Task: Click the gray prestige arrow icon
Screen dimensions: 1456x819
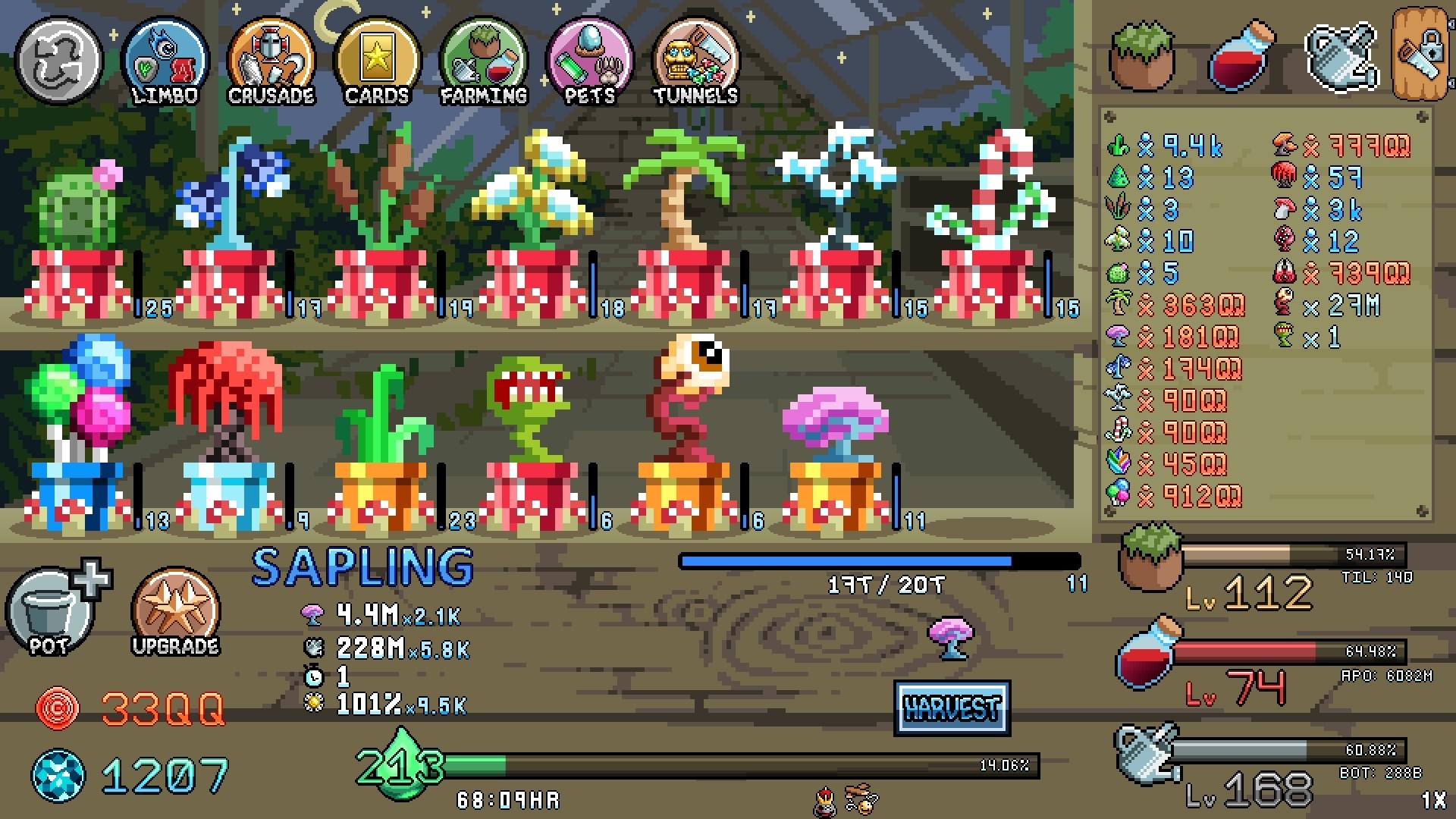Action: click(58, 59)
